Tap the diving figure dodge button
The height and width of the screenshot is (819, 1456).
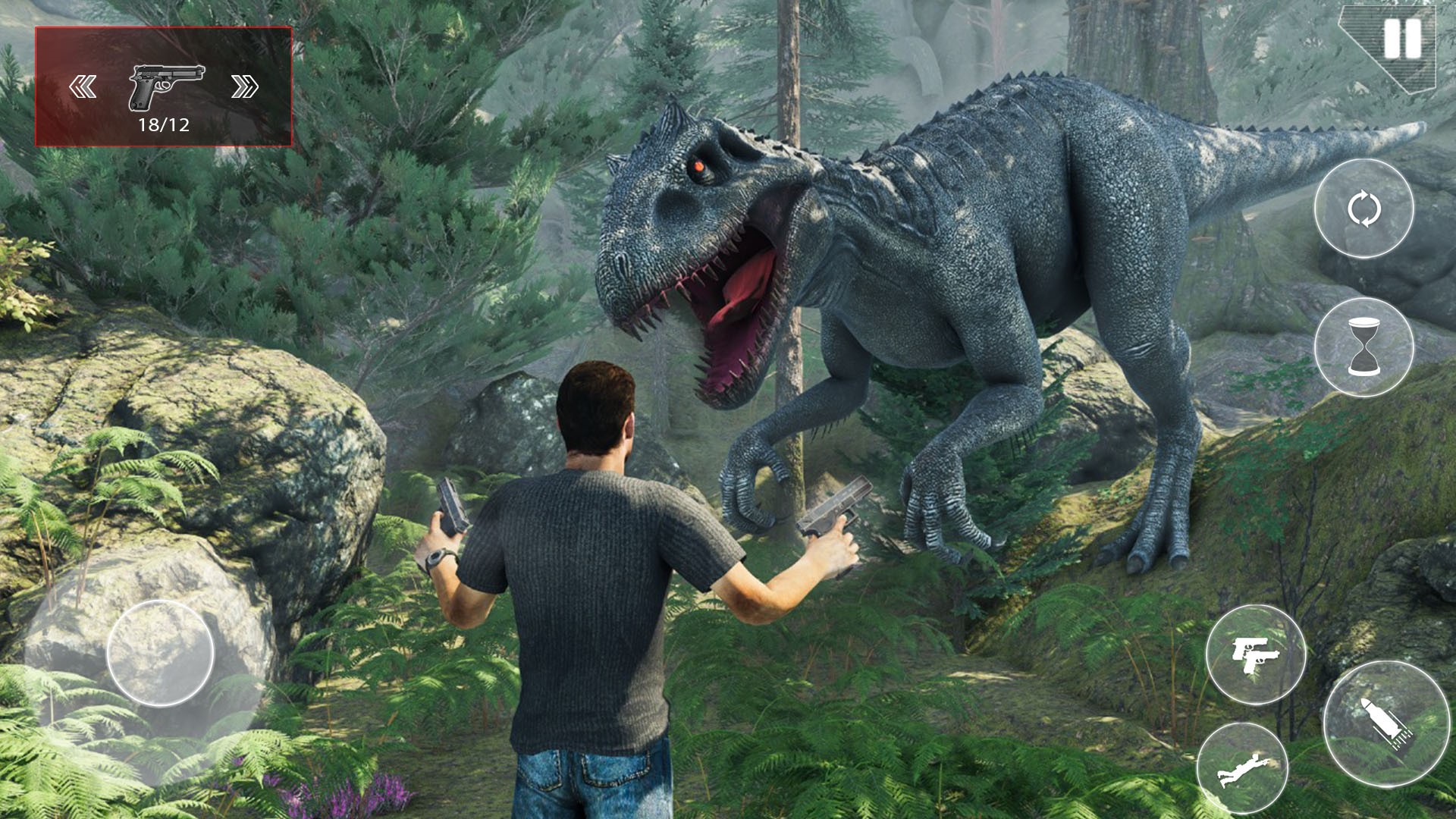coord(1242,768)
